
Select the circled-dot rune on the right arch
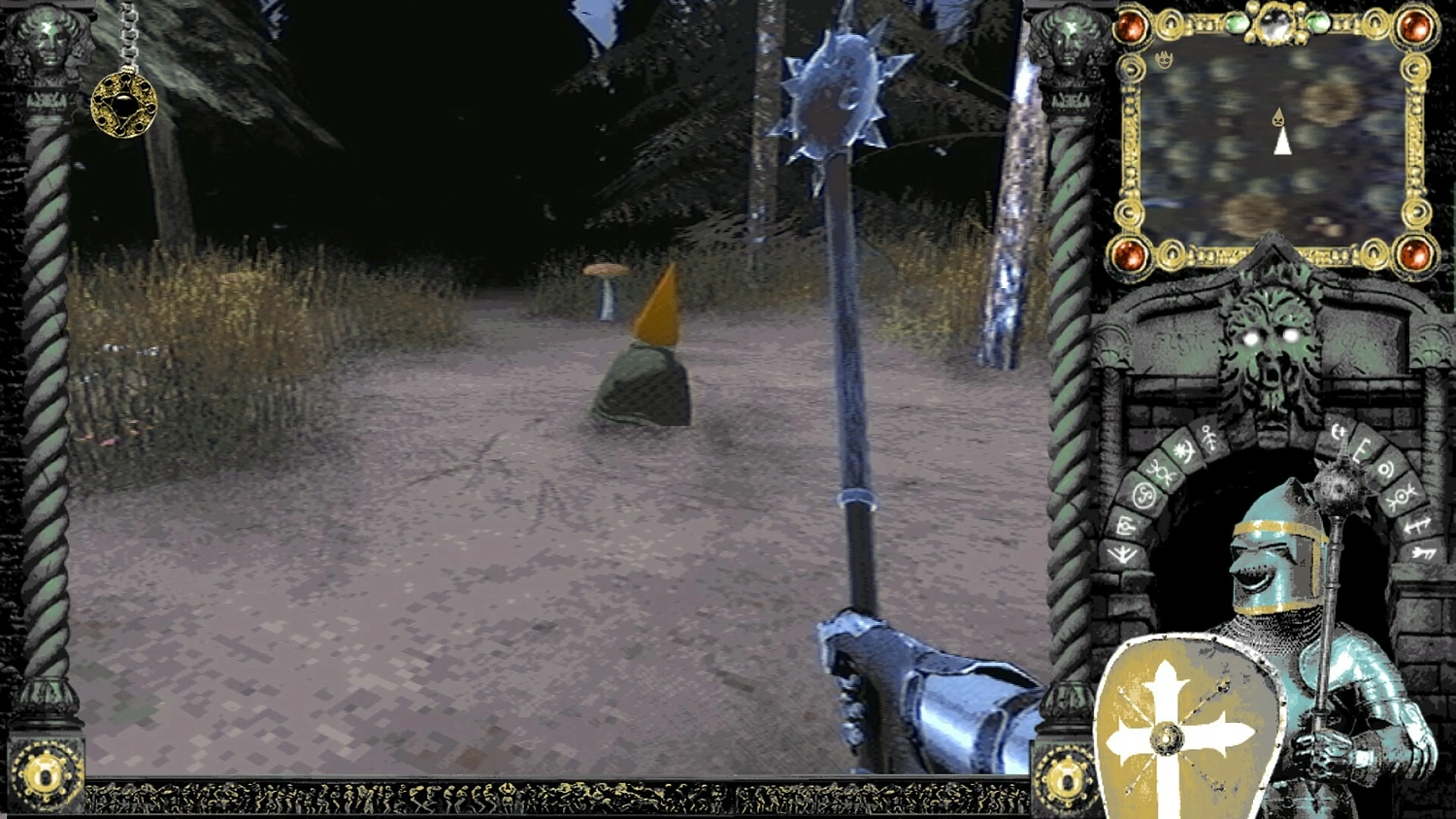[x=1385, y=469]
